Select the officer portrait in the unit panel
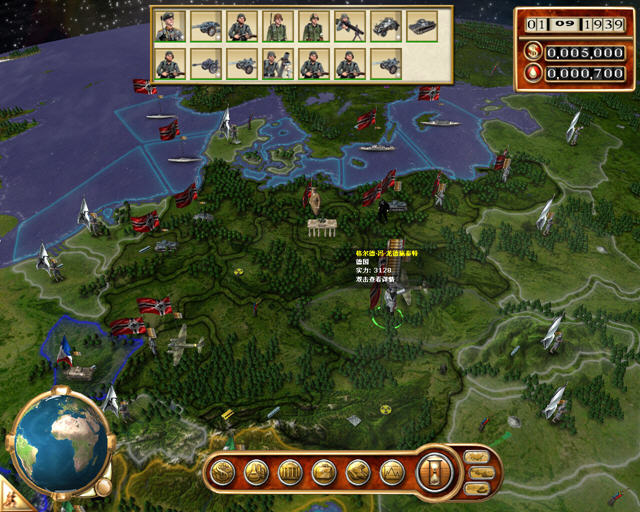This screenshot has width=640, height=512. click(170, 27)
